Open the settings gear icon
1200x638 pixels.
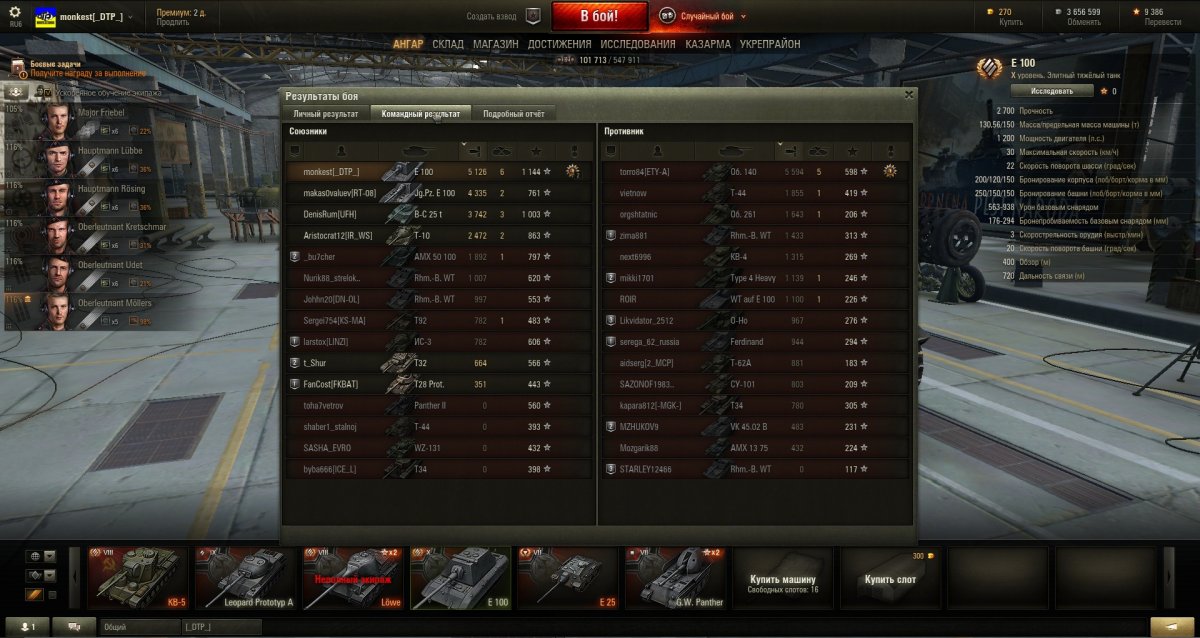[14, 11]
